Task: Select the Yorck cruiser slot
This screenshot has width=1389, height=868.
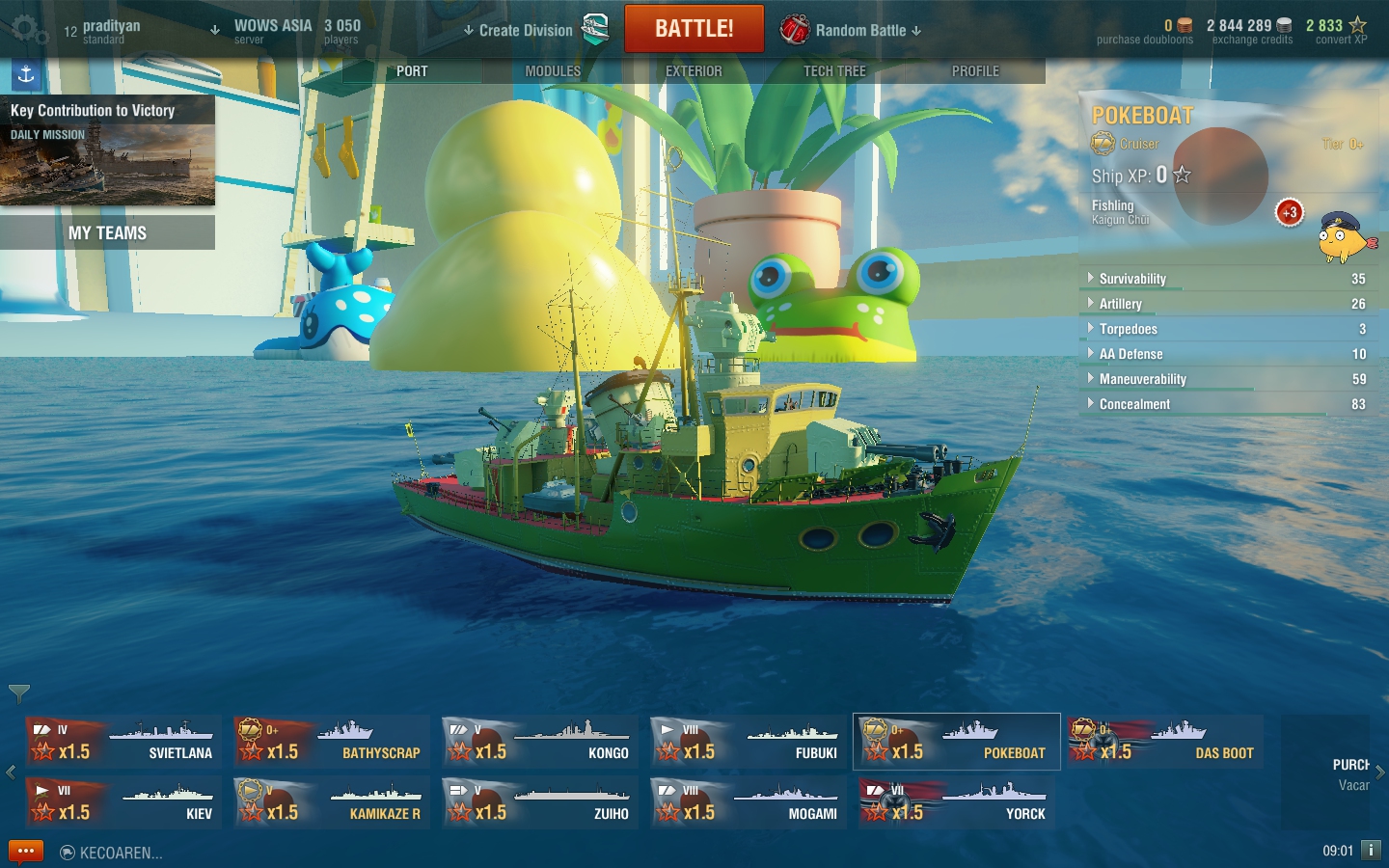Action: (957, 802)
